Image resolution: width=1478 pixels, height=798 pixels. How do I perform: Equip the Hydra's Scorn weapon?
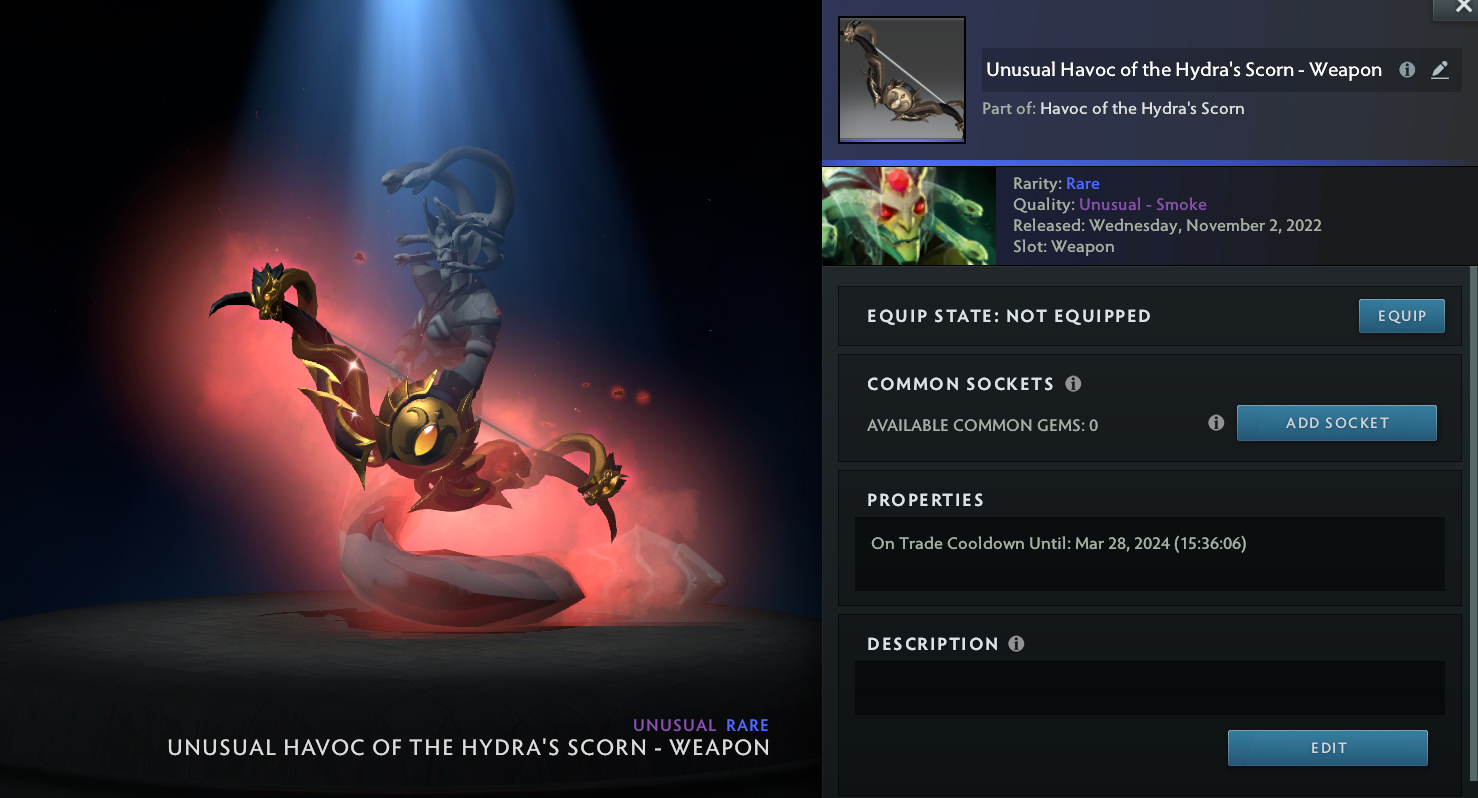(x=1401, y=316)
